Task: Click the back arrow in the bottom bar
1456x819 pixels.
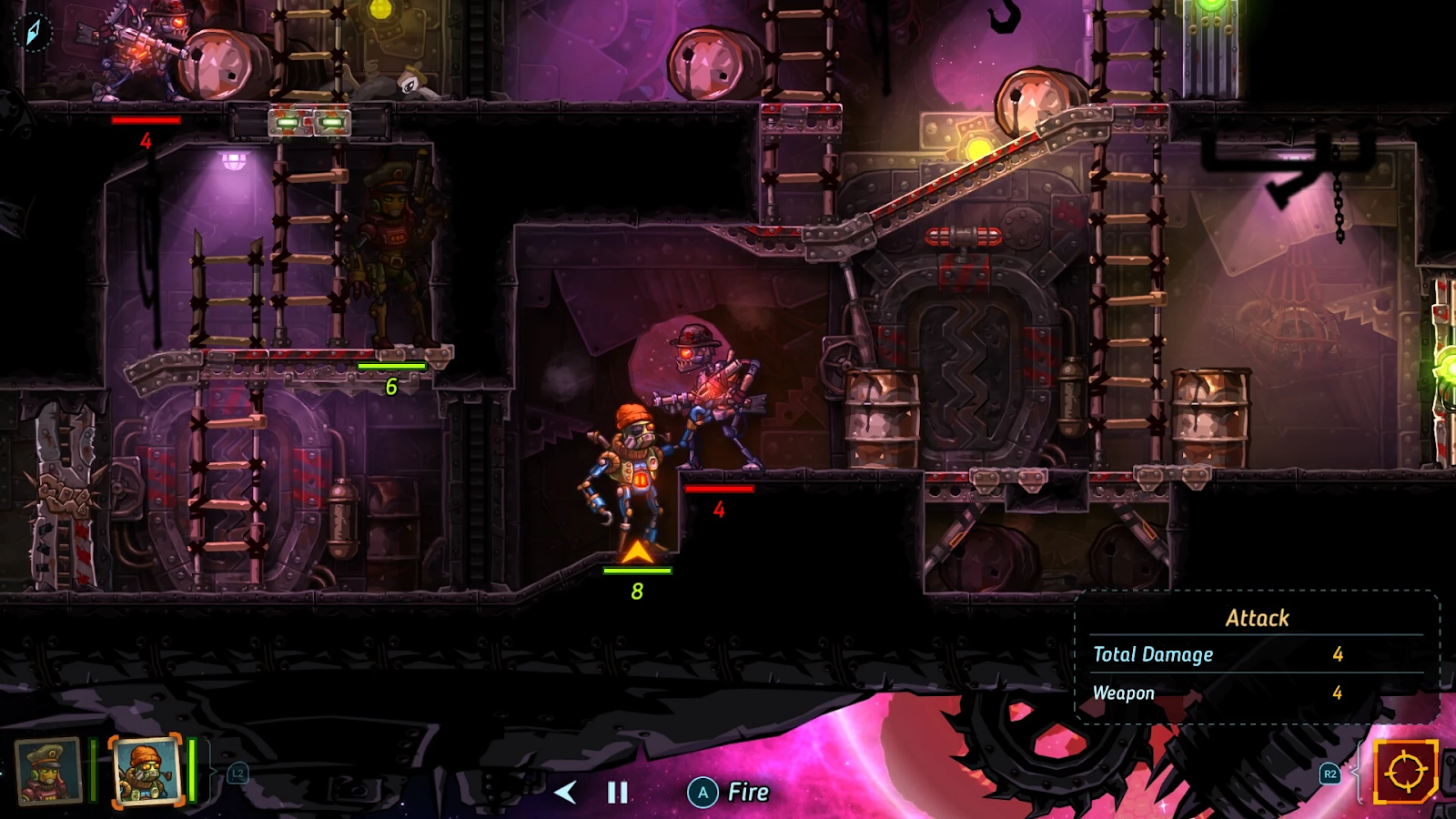Action: tap(565, 793)
